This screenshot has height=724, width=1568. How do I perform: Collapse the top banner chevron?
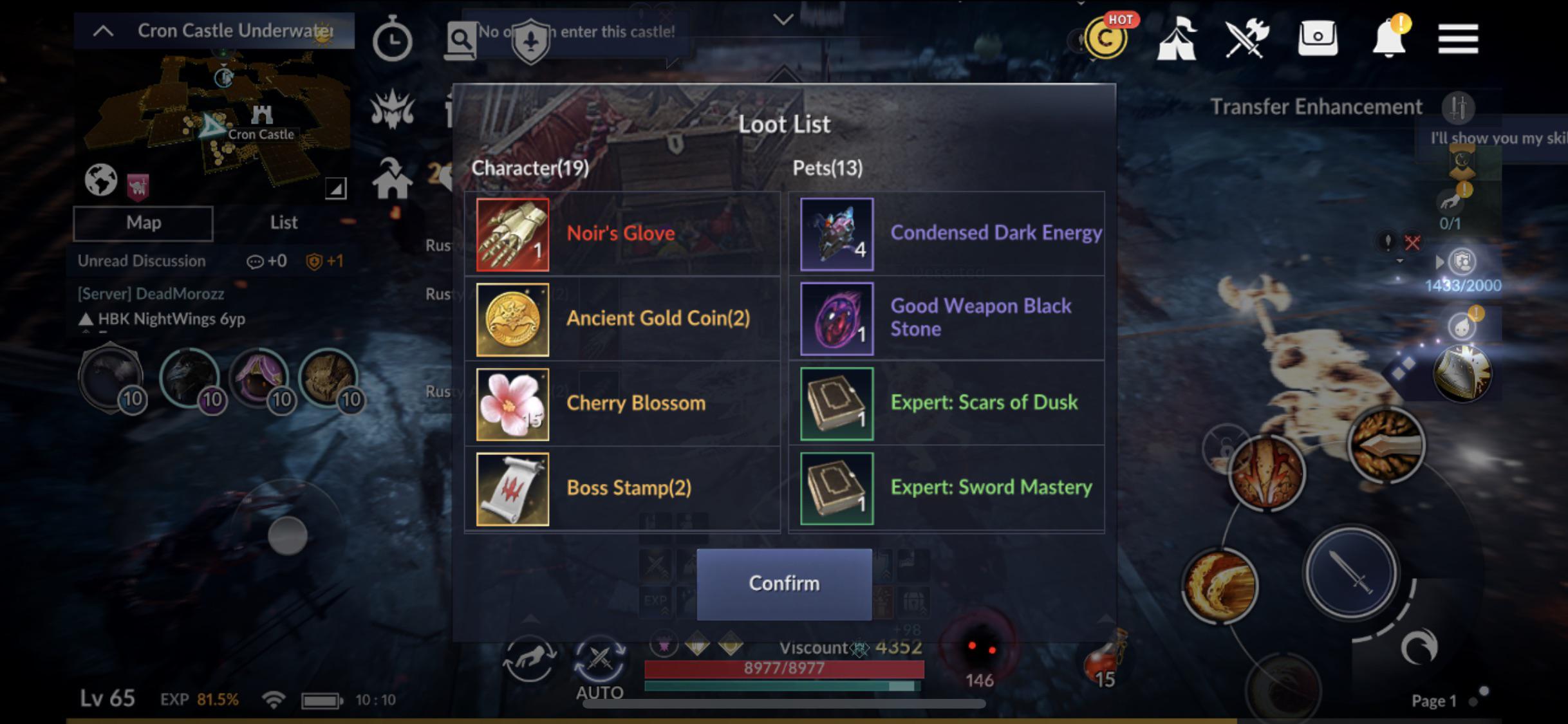[783, 19]
